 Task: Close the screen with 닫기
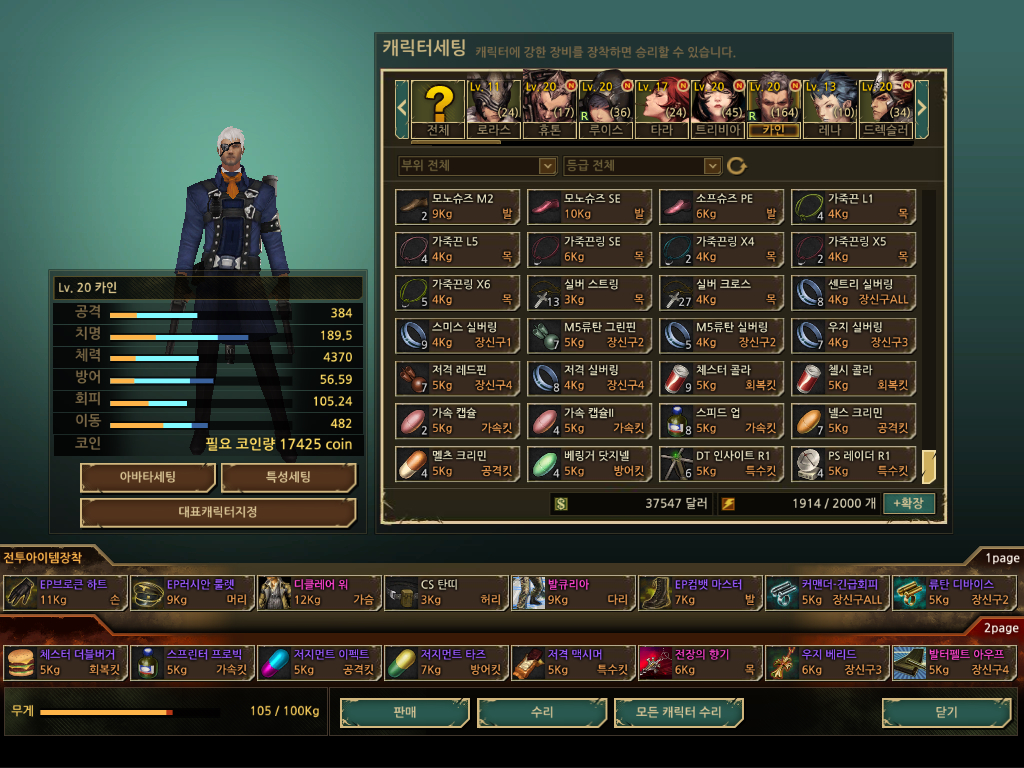[x=946, y=712]
